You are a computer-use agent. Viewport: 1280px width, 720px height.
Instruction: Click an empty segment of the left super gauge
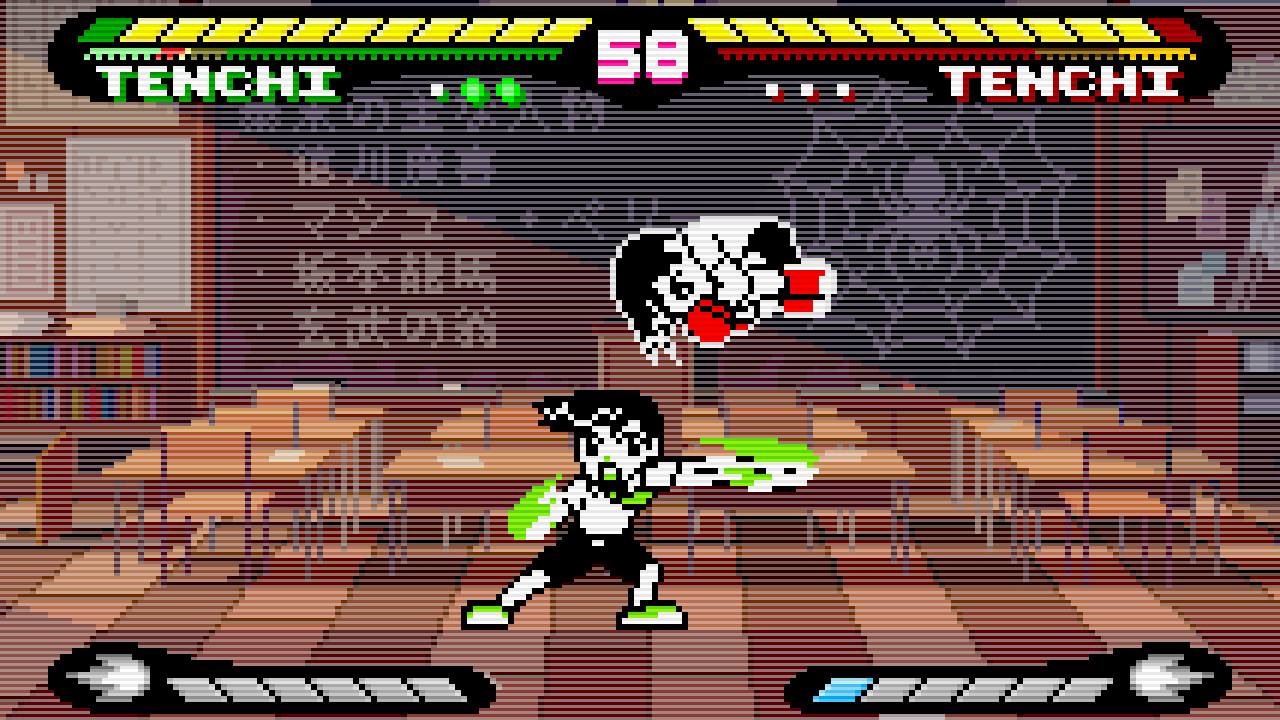(300, 687)
